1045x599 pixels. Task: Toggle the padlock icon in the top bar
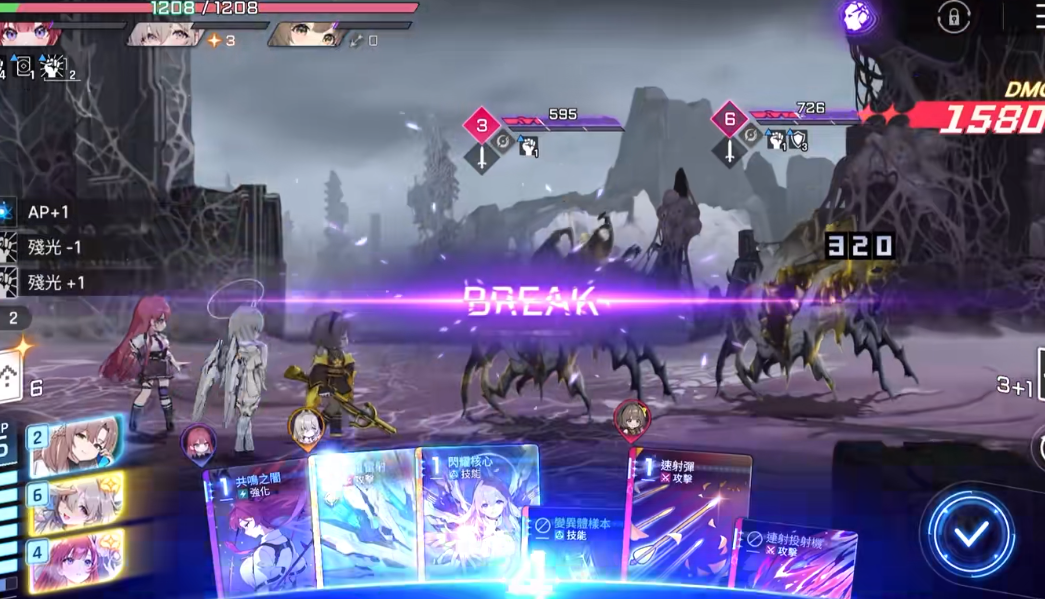coord(953,17)
